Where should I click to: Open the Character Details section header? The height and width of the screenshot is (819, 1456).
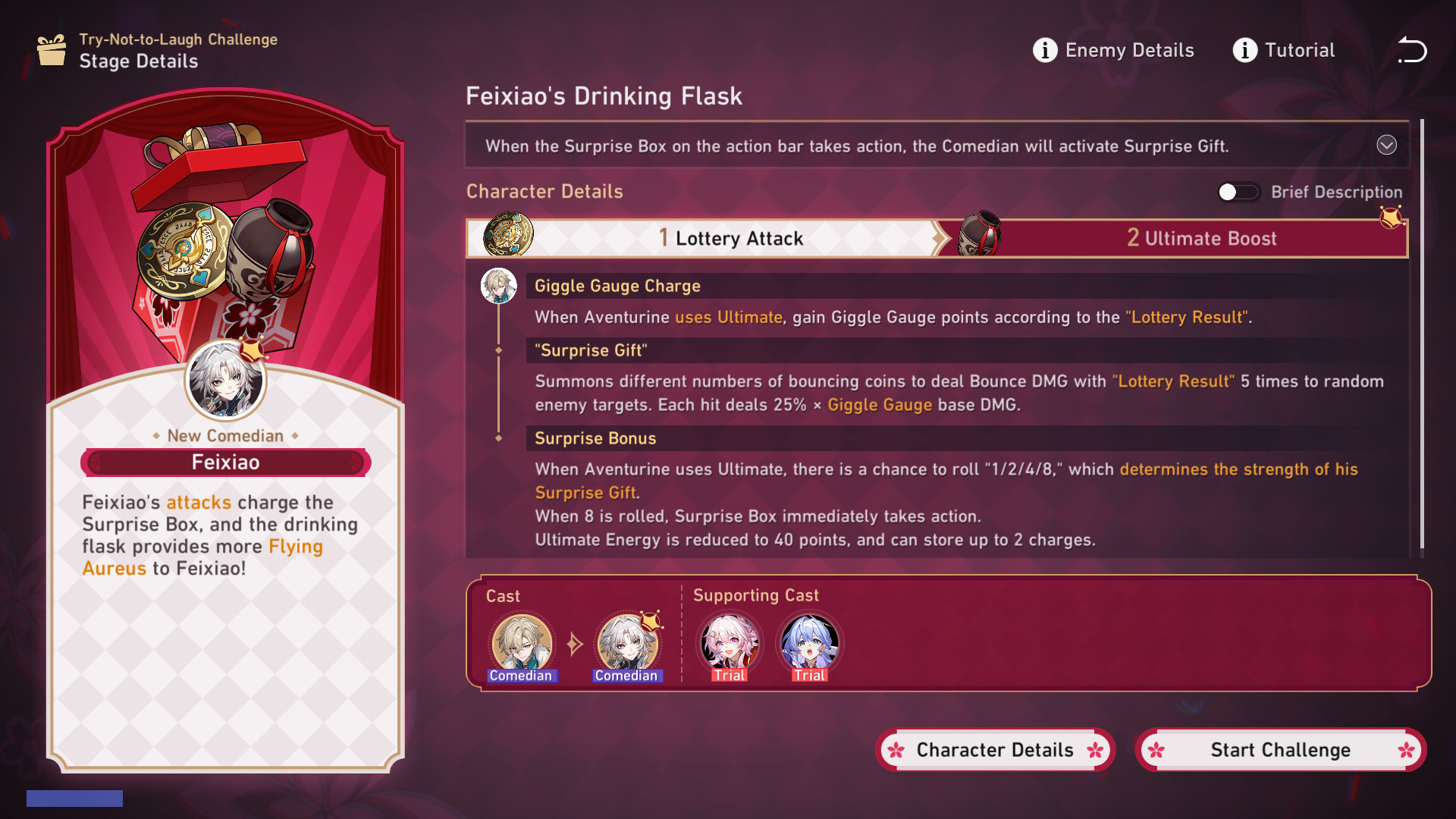coord(544,191)
